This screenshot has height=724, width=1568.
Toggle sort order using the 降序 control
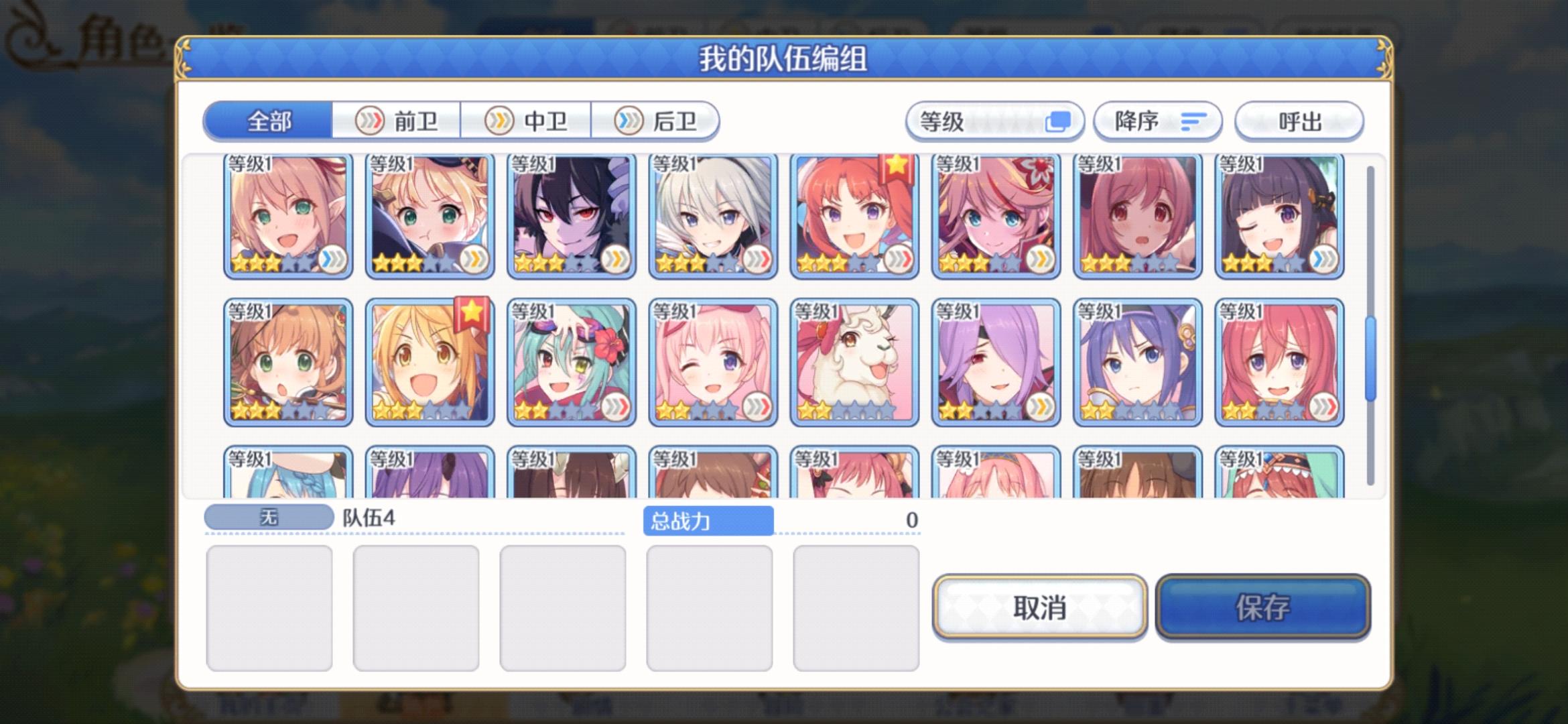point(1158,121)
